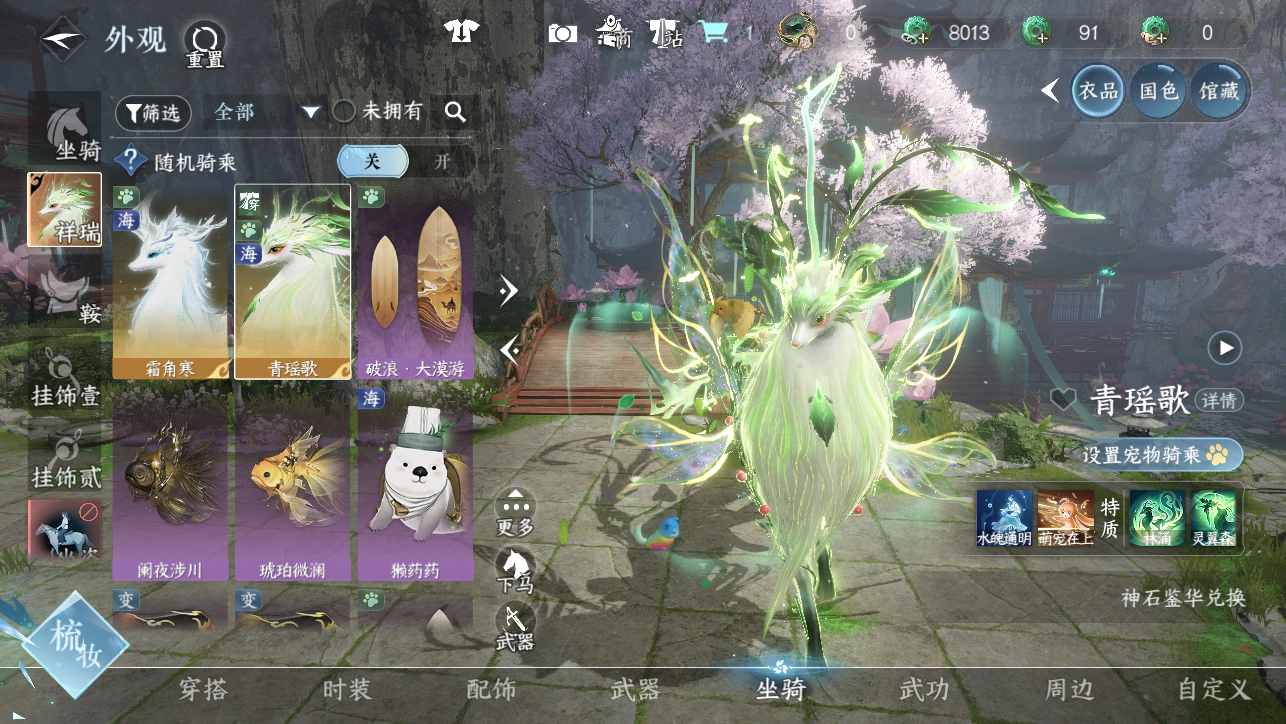
Task: Click the 下马 dismount button
Action: click(515, 571)
